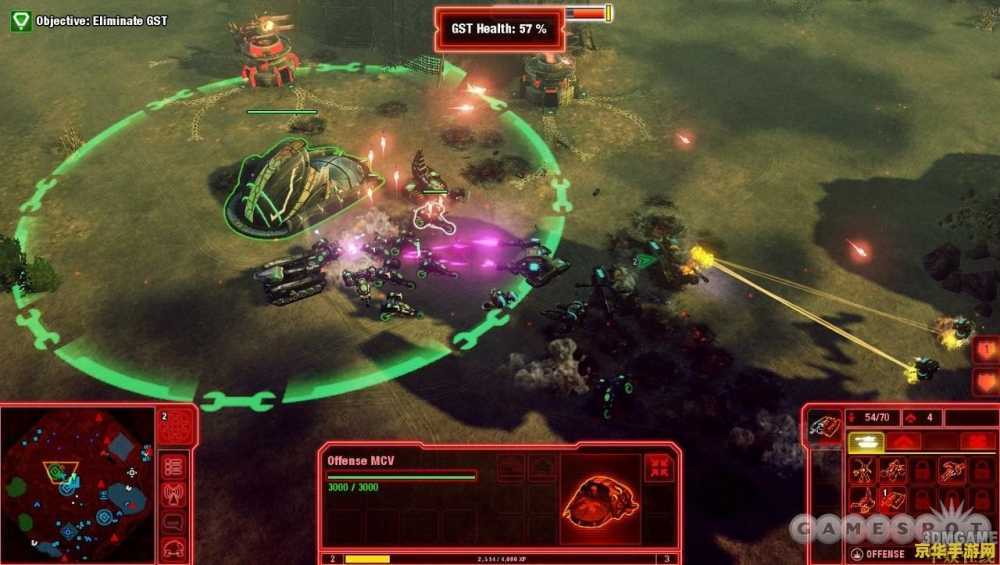Screen dimensions: 1000x565
Task: Queue the walker mech unit in the build grid
Action: [863, 470]
